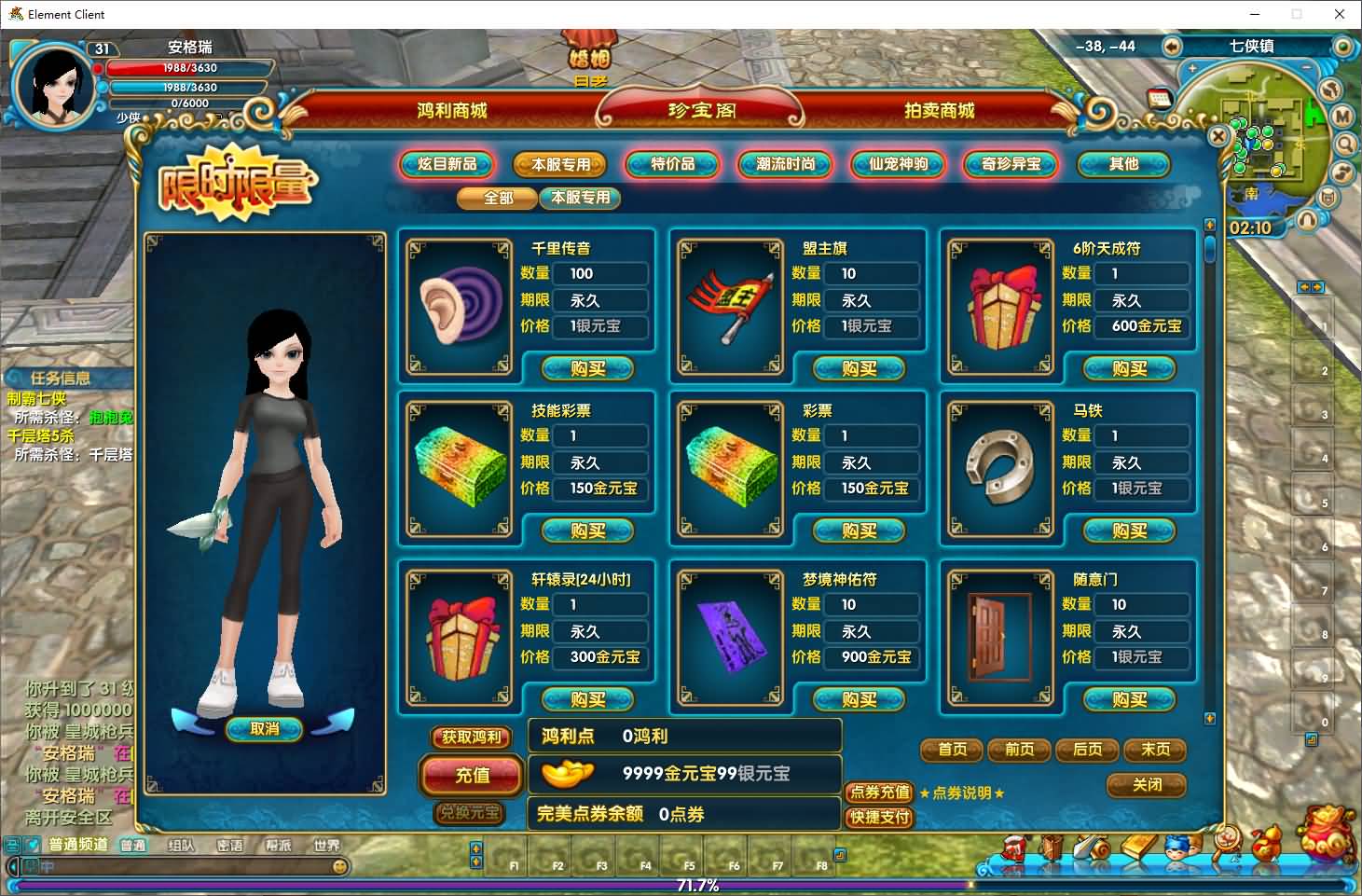Viewport: 1362px width, 896px height.
Task: Buy the 马铁 horseshoe item
Action: coord(1129,531)
